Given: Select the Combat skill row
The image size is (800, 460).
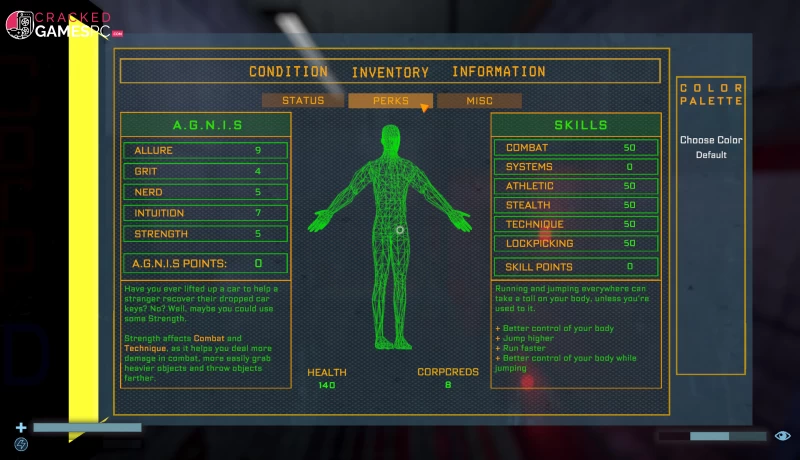Looking at the screenshot, I should click(x=575, y=148).
